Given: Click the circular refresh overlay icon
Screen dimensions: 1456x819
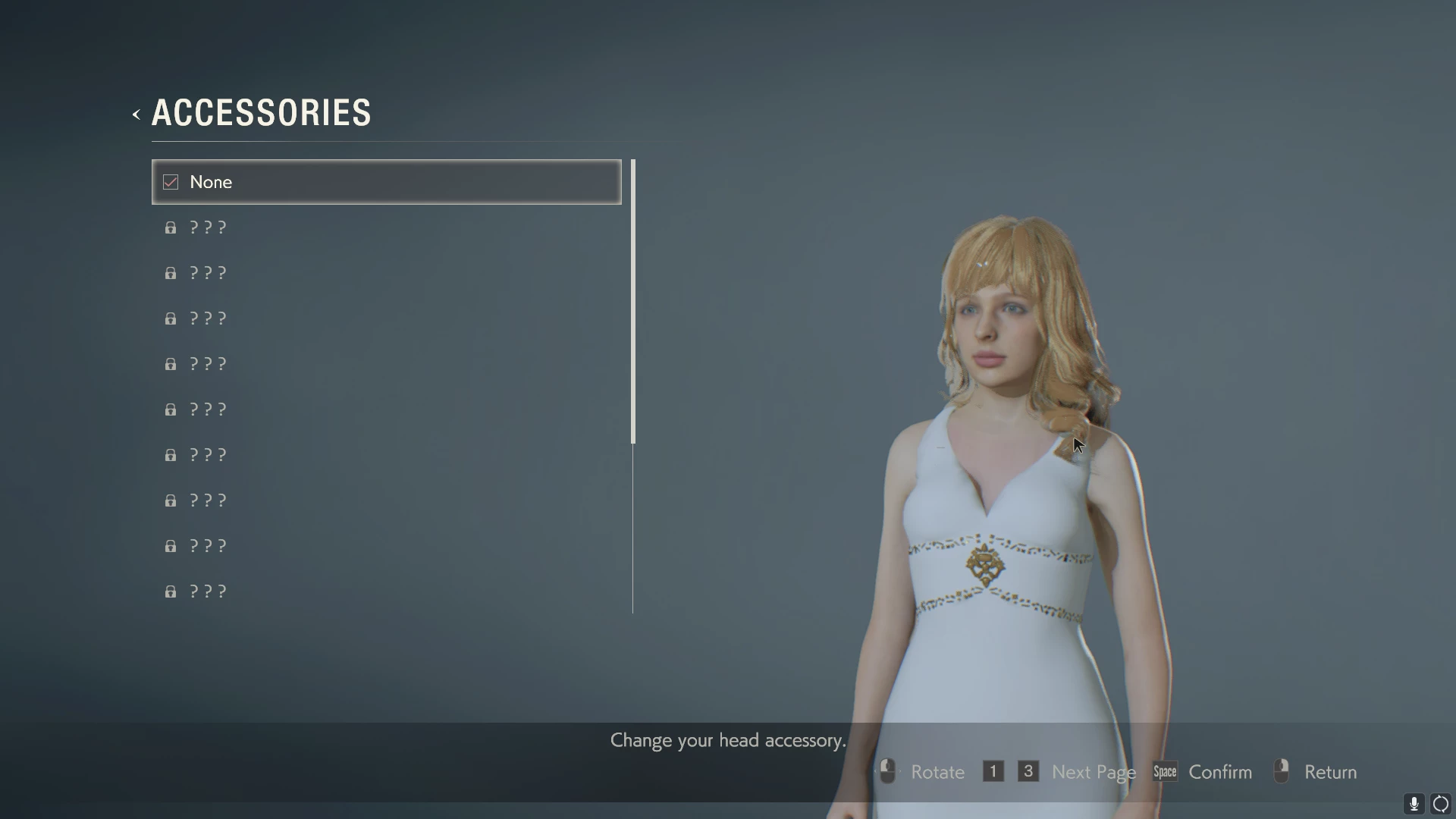Looking at the screenshot, I should tap(1441, 804).
